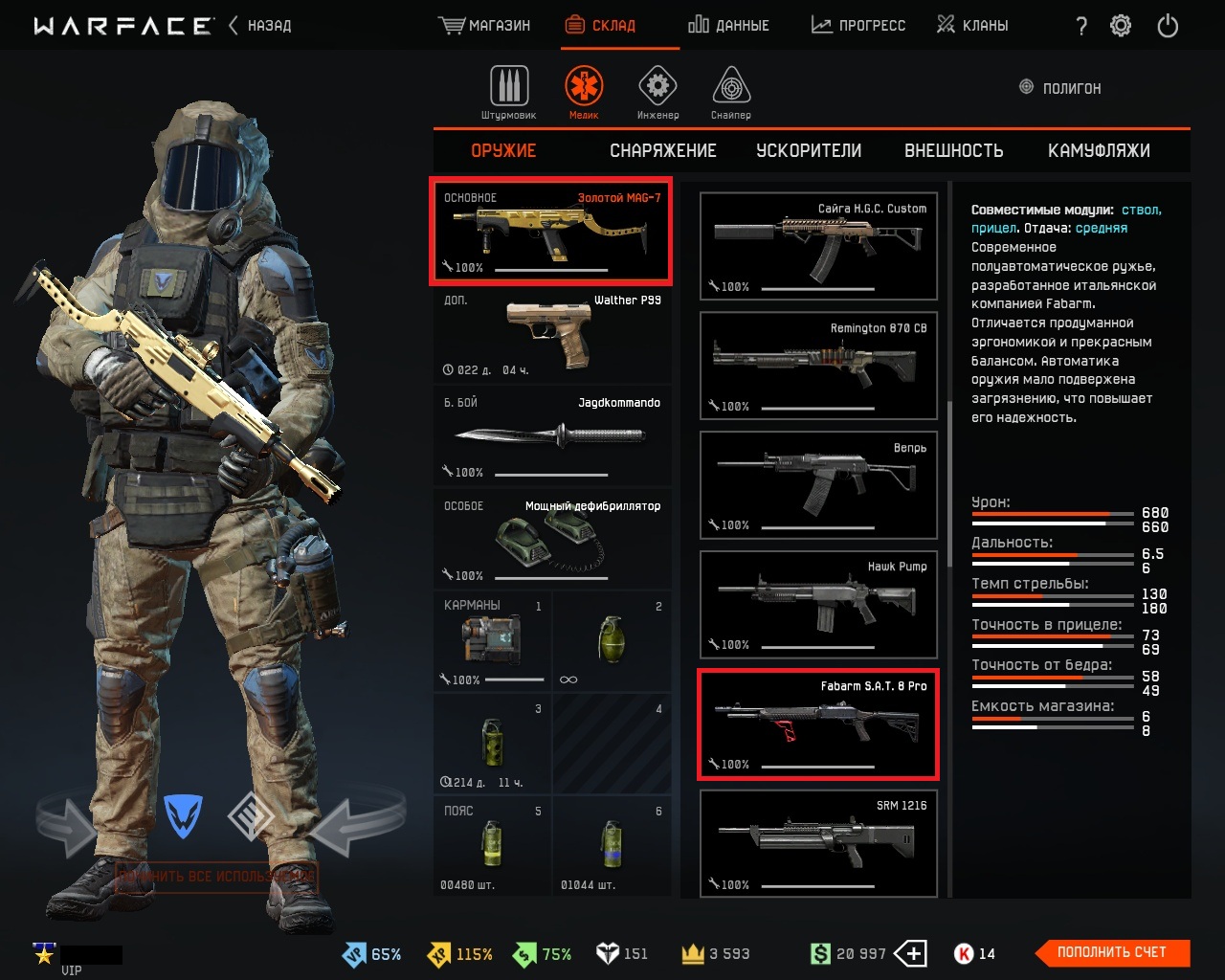This screenshot has width=1225, height=980.
Task: Choose the SRM 1216 shotgun
Action: tap(818, 843)
